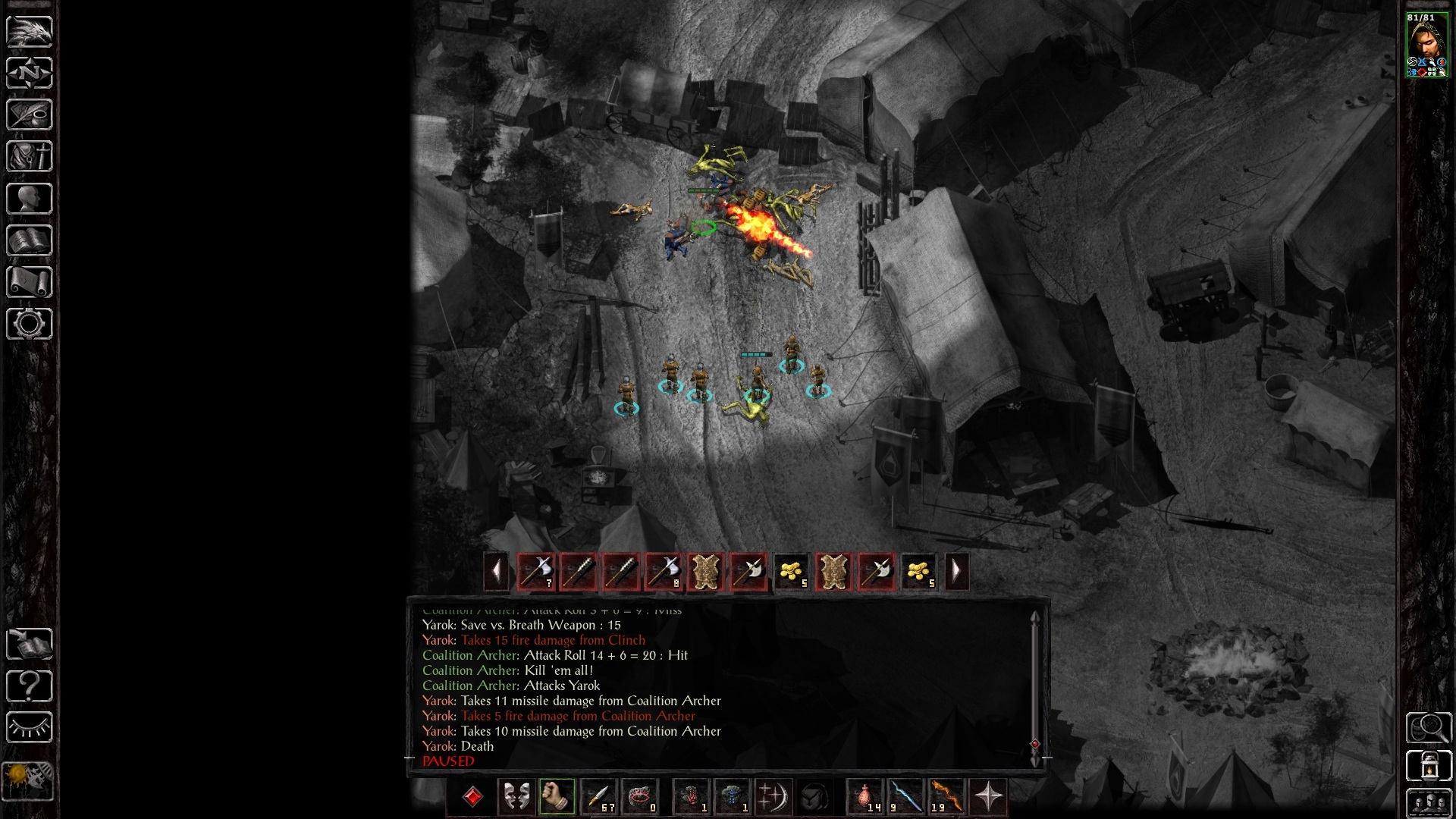Open the priest scroll icon
Viewport: 1456px width, 819px height.
coord(30,282)
